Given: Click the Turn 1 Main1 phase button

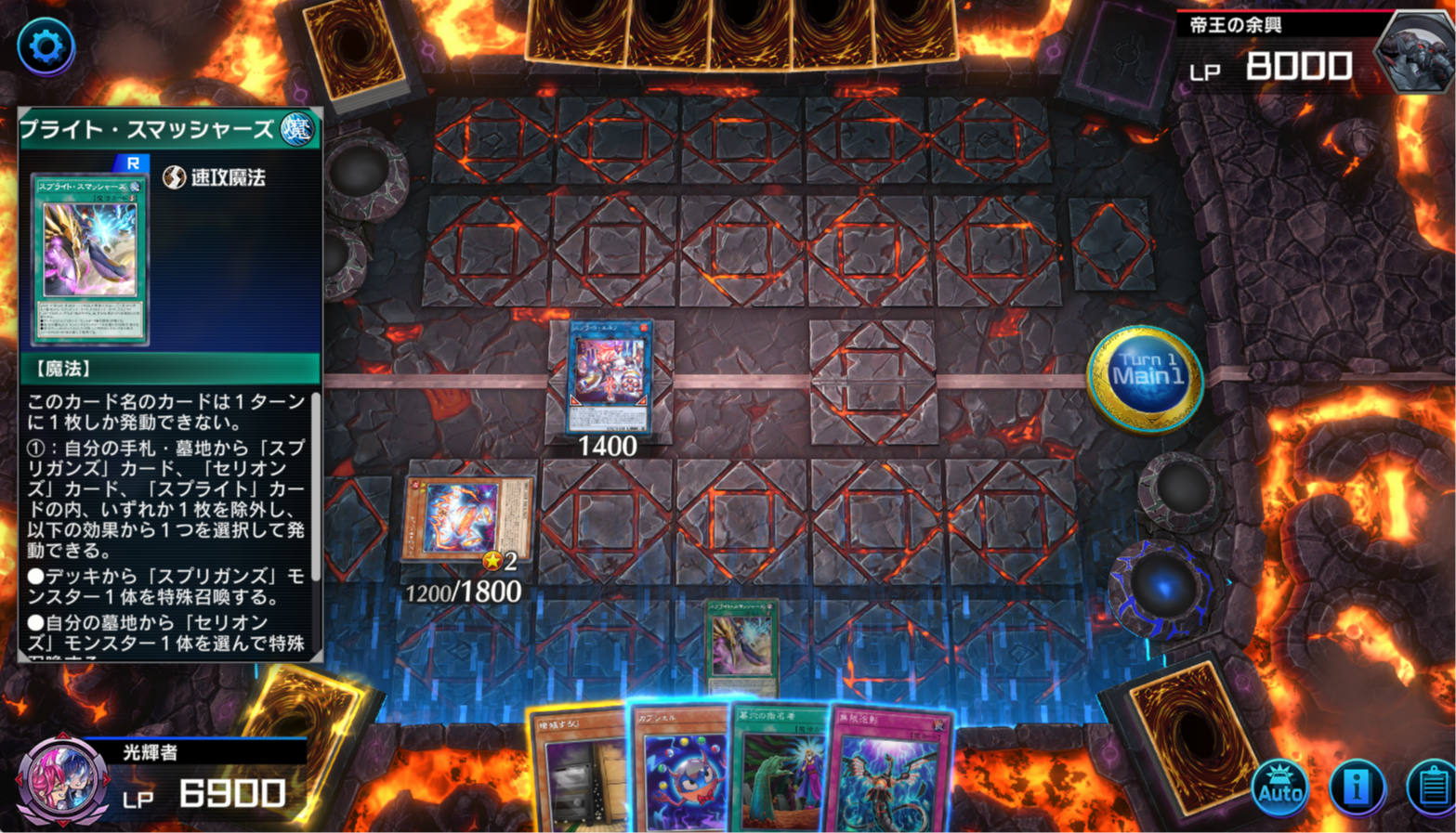Looking at the screenshot, I should [1145, 378].
